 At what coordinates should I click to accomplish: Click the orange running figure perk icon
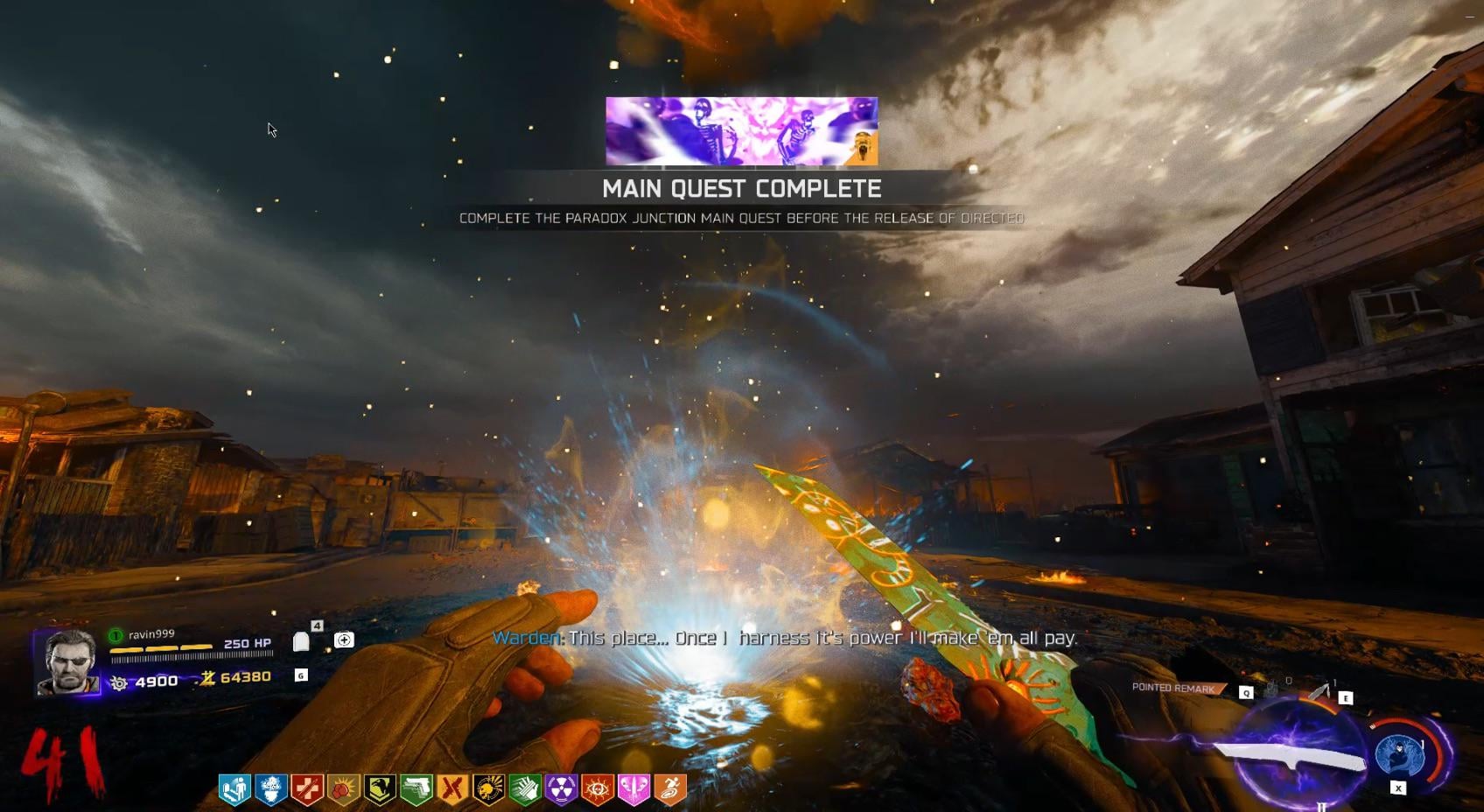click(670, 789)
